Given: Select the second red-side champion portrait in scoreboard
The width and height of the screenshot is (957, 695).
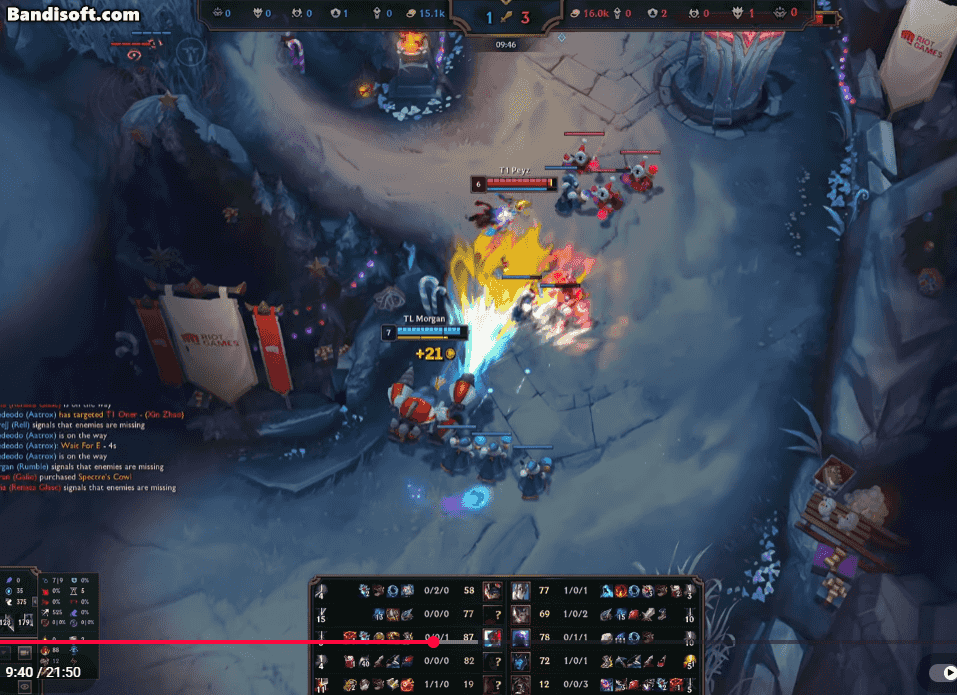Looking at the screenshot, I should pyautogui.click(x=521, y=614).
